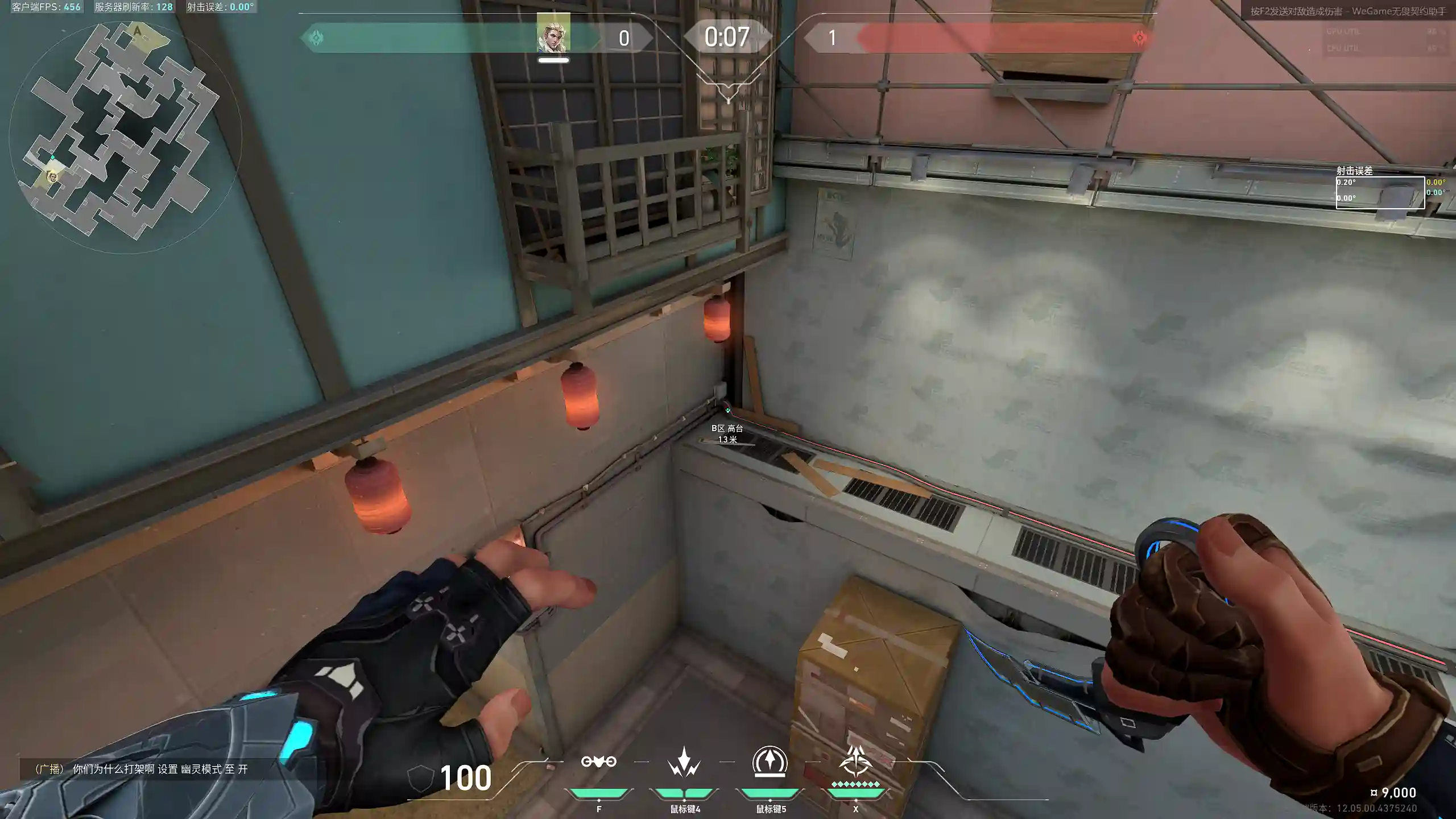The image size is (1456, 819).
Task: Select the agent portrait on the scoreboard bar
Action: click(x=553, y=34)
